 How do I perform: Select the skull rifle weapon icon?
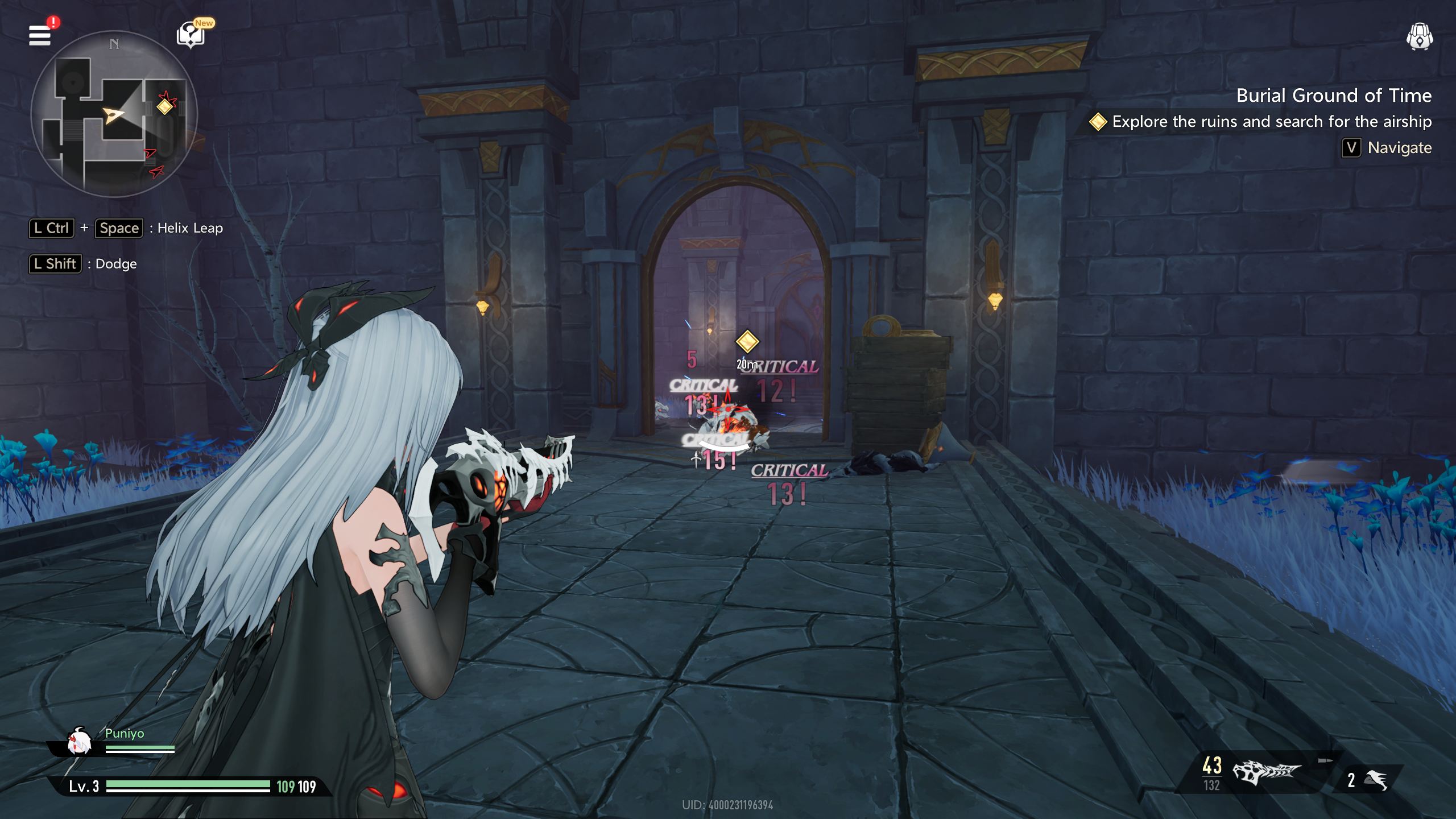click(1266, 772)
